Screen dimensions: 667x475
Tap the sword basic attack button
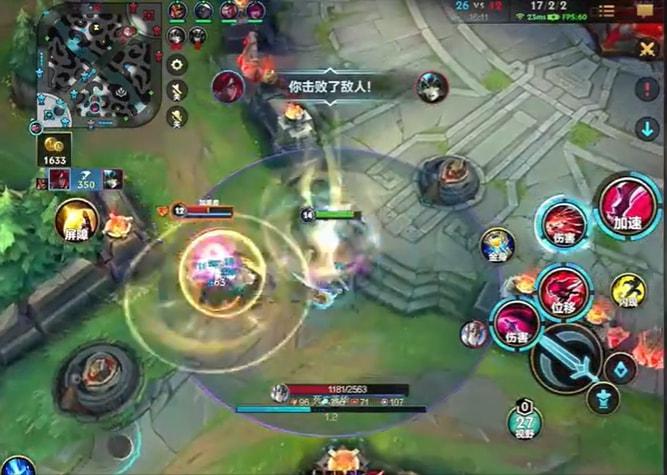click(x=566, y=357)
